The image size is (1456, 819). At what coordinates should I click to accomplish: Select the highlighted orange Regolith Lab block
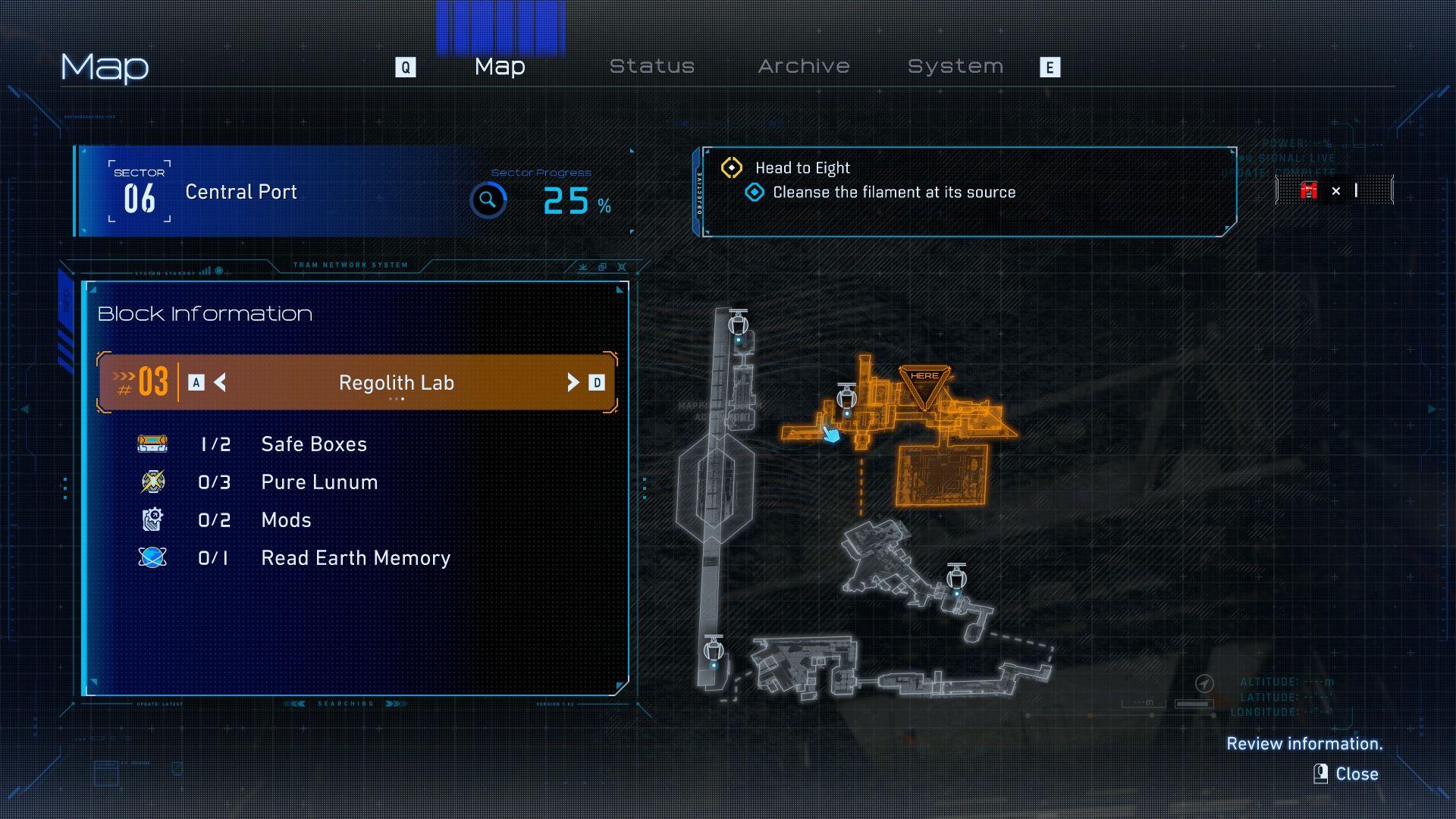point(942,474)
